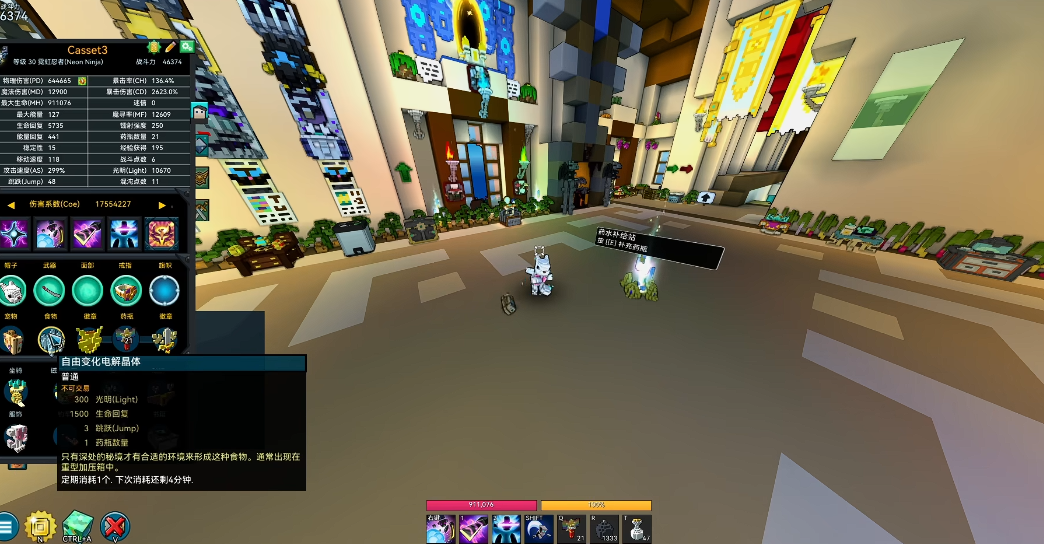This screenshot has width=1044, height=544.
Task: Select the golden emblem slot in the equipment row
Action: [x=90, y=341]
